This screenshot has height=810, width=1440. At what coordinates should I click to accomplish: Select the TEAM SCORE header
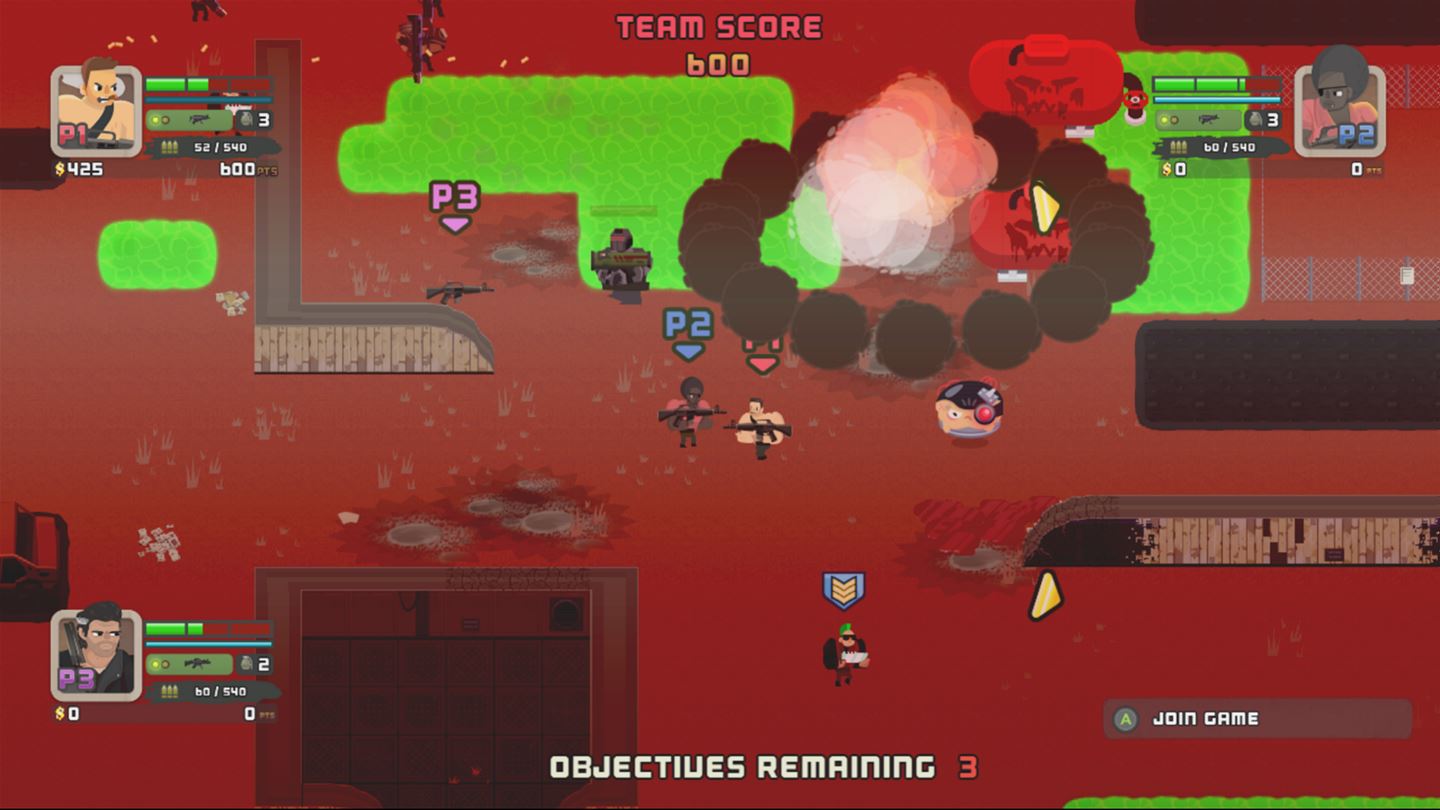tap(719, 24)
